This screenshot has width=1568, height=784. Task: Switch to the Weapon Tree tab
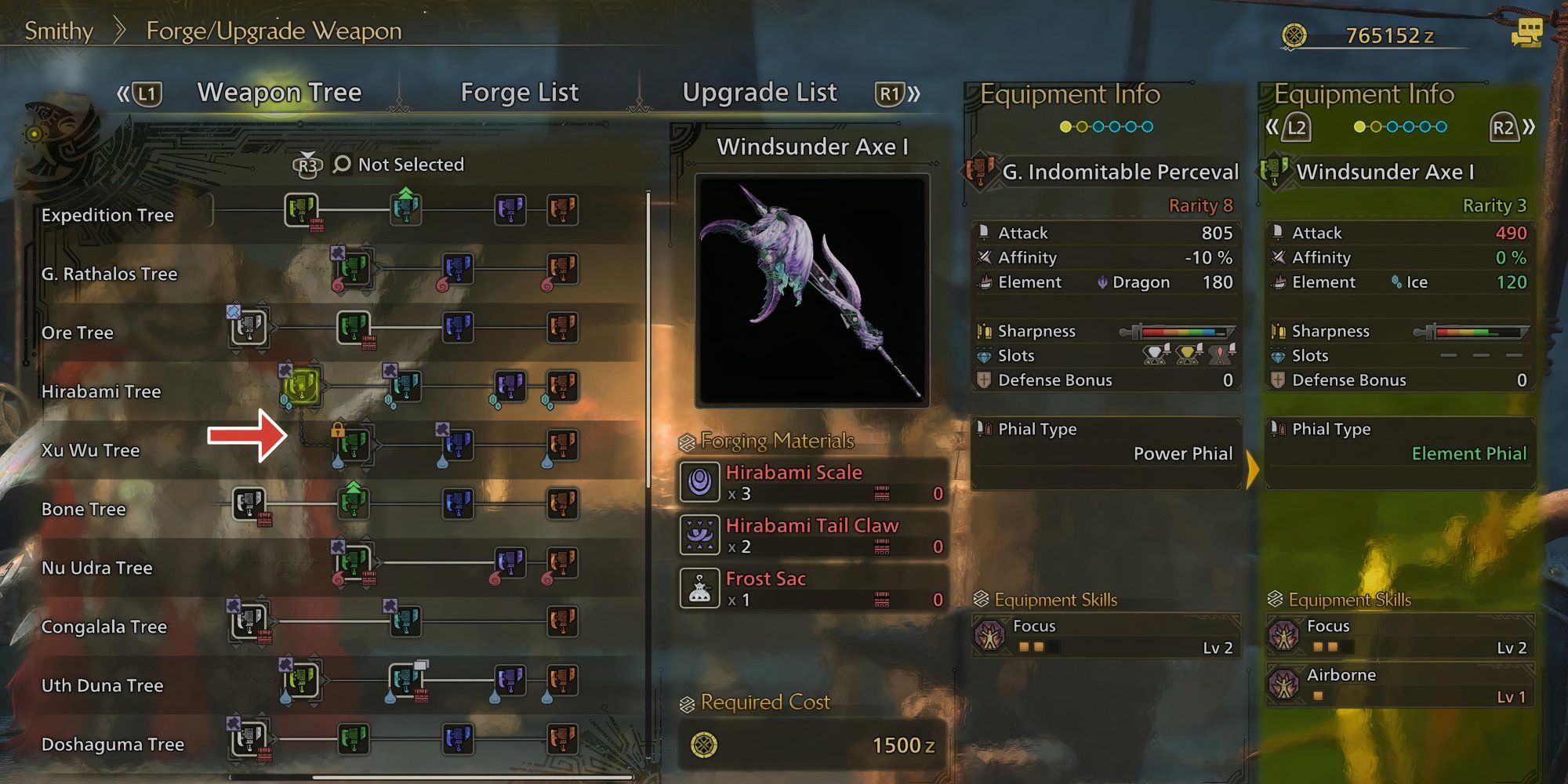(279, 93)
